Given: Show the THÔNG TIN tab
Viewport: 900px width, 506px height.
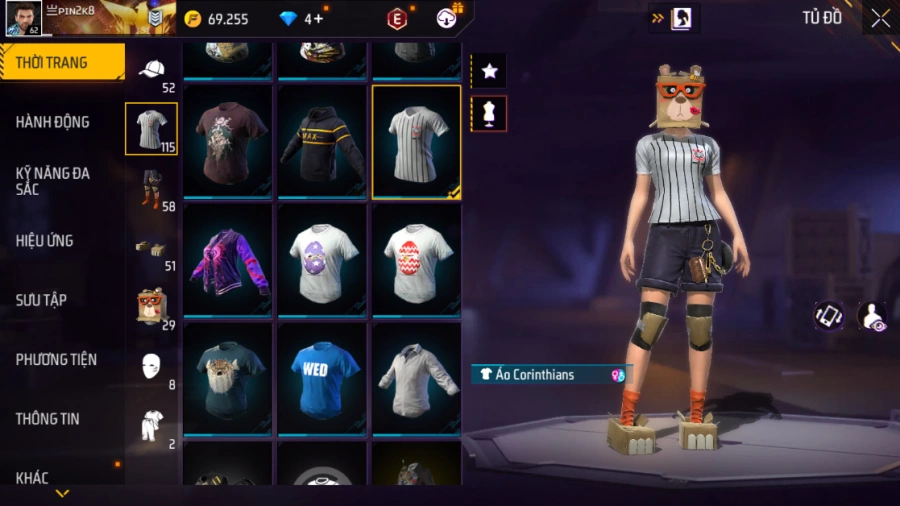Looking at the screenshot, I should click(60, 419).
